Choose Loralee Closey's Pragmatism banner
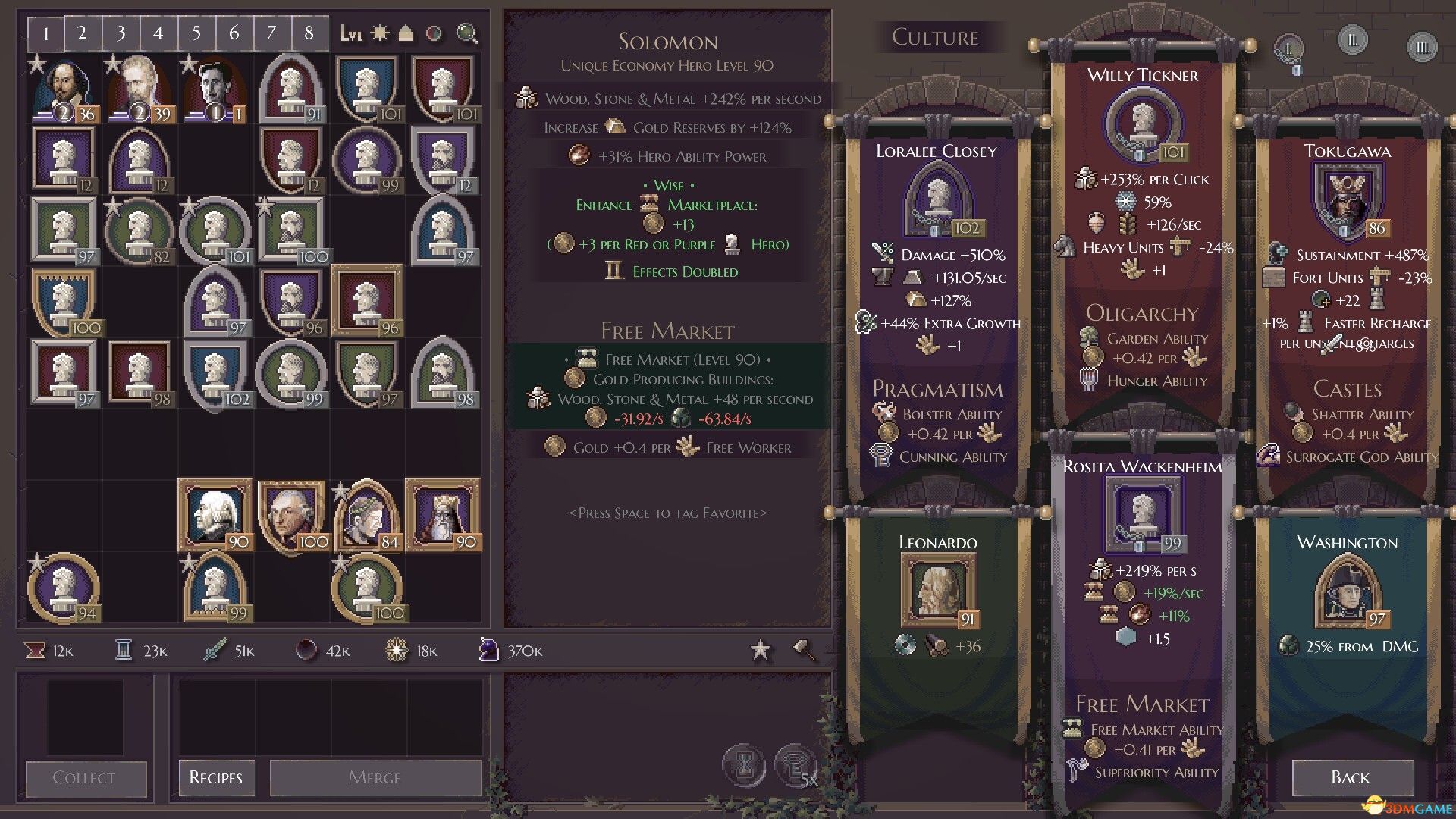 938,303
